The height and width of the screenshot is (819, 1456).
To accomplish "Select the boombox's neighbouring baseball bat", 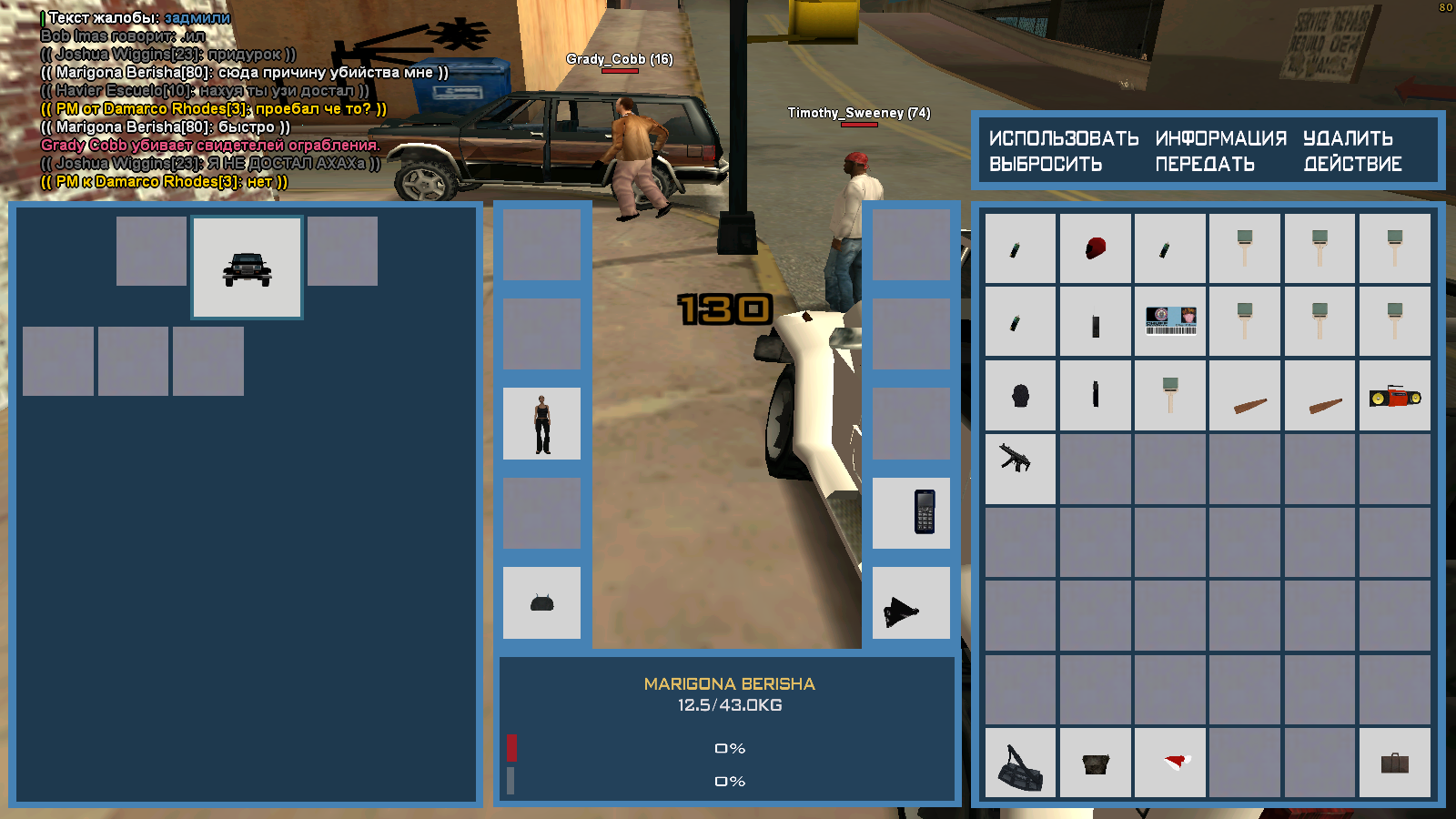I will (1319, 396).
